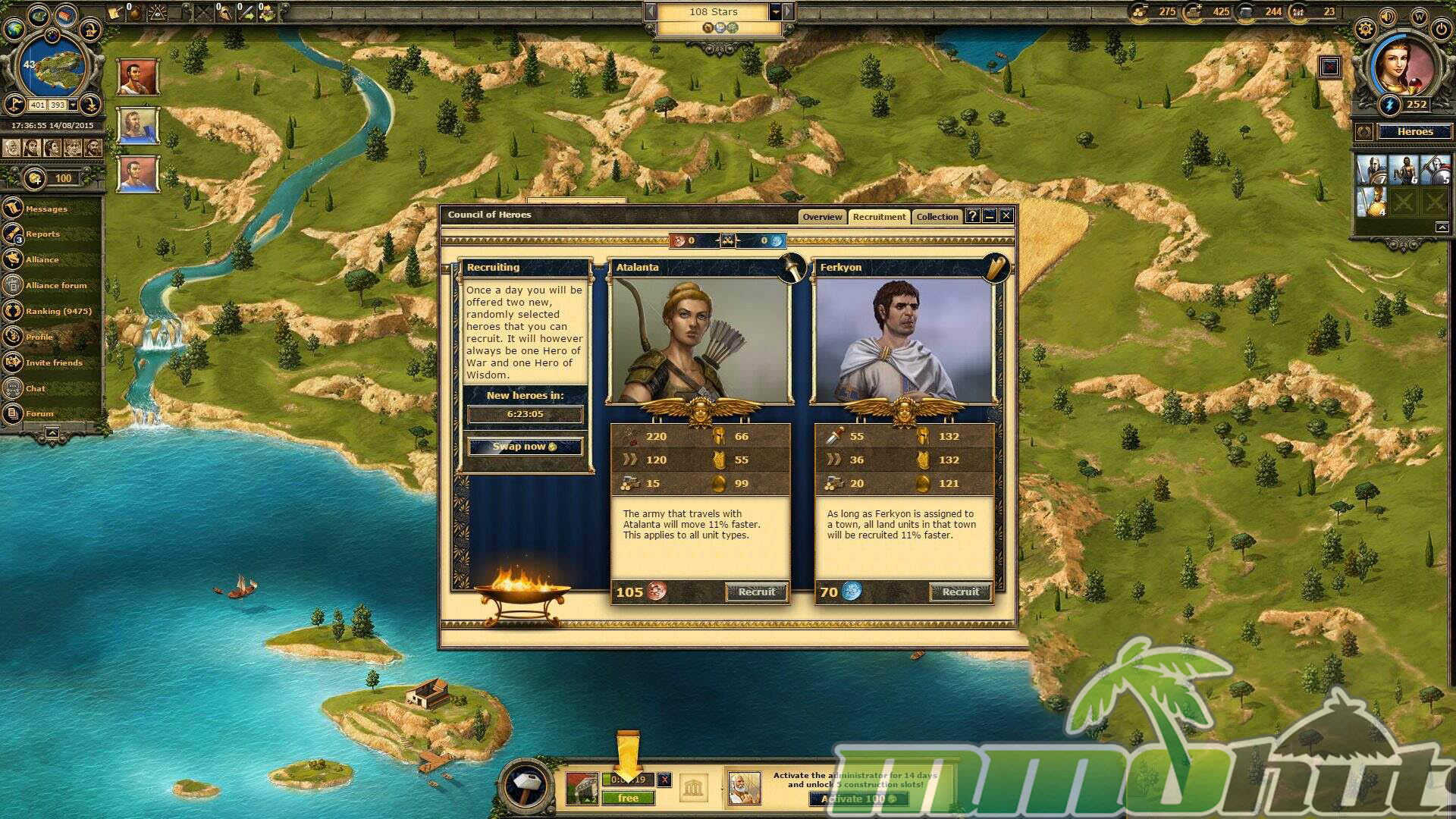Recruit the hero Atalanta
The height and width of the screenshot is (819, 1456).
[756, 592]
